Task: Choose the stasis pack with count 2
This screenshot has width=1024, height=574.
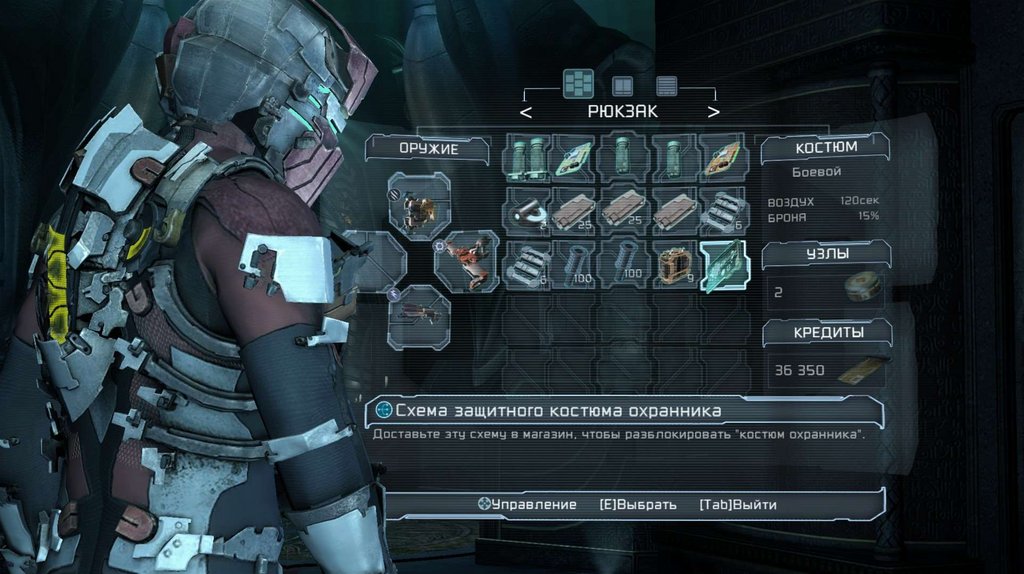Action: tap(529, 212)
